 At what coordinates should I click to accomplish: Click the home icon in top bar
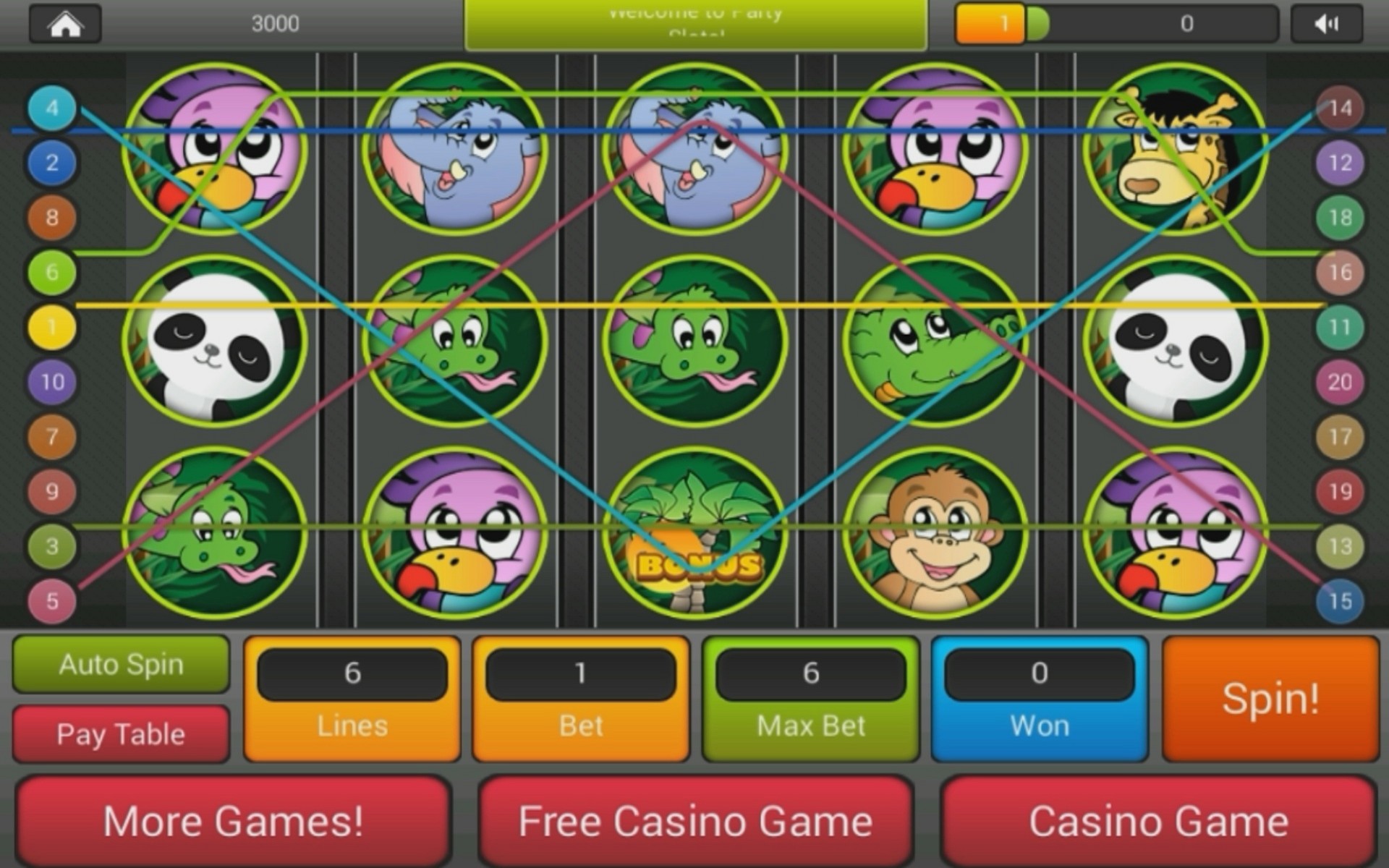[64, 22]
